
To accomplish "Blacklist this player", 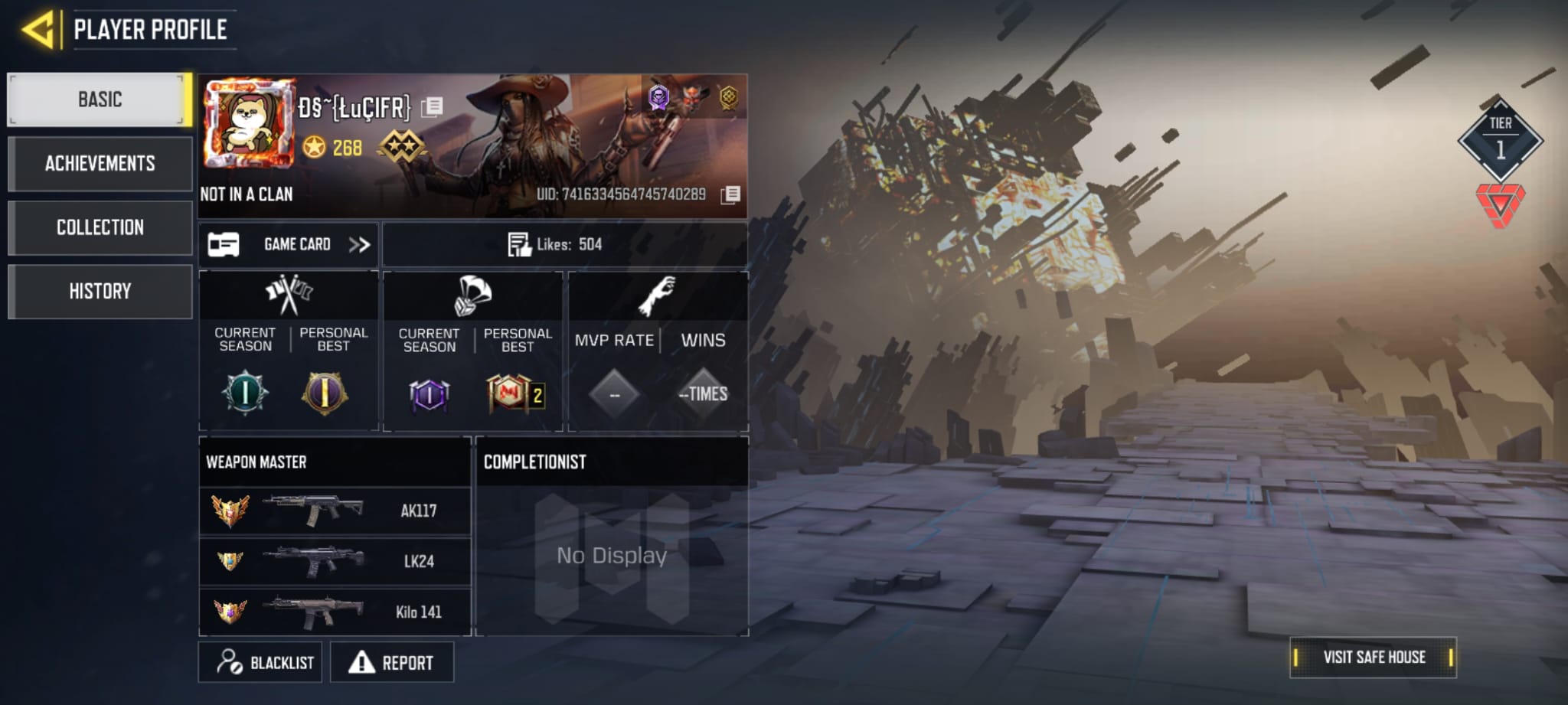I will (260, 662).
